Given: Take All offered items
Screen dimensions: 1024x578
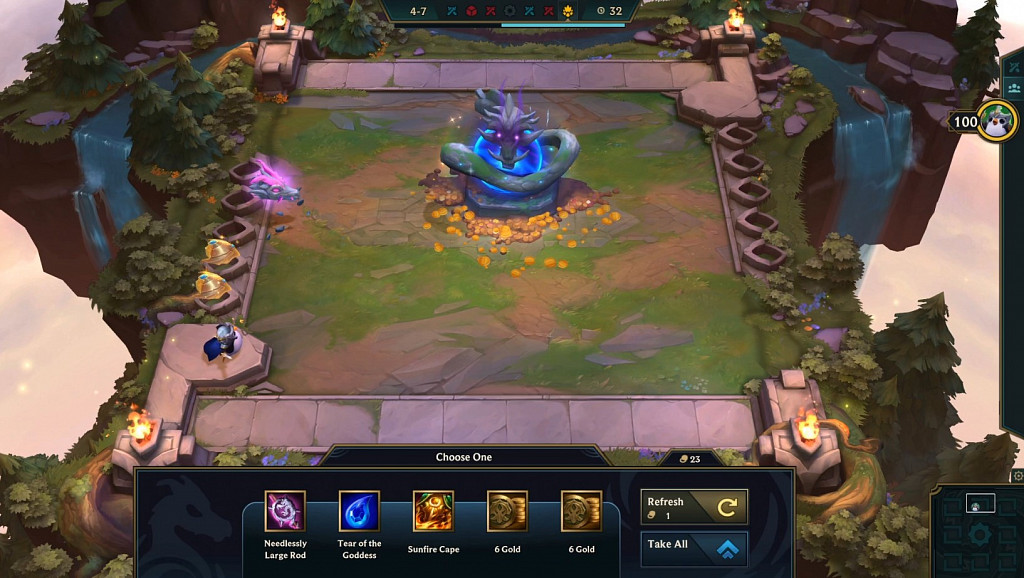Looking at the screenshot, I should (695, 547).
